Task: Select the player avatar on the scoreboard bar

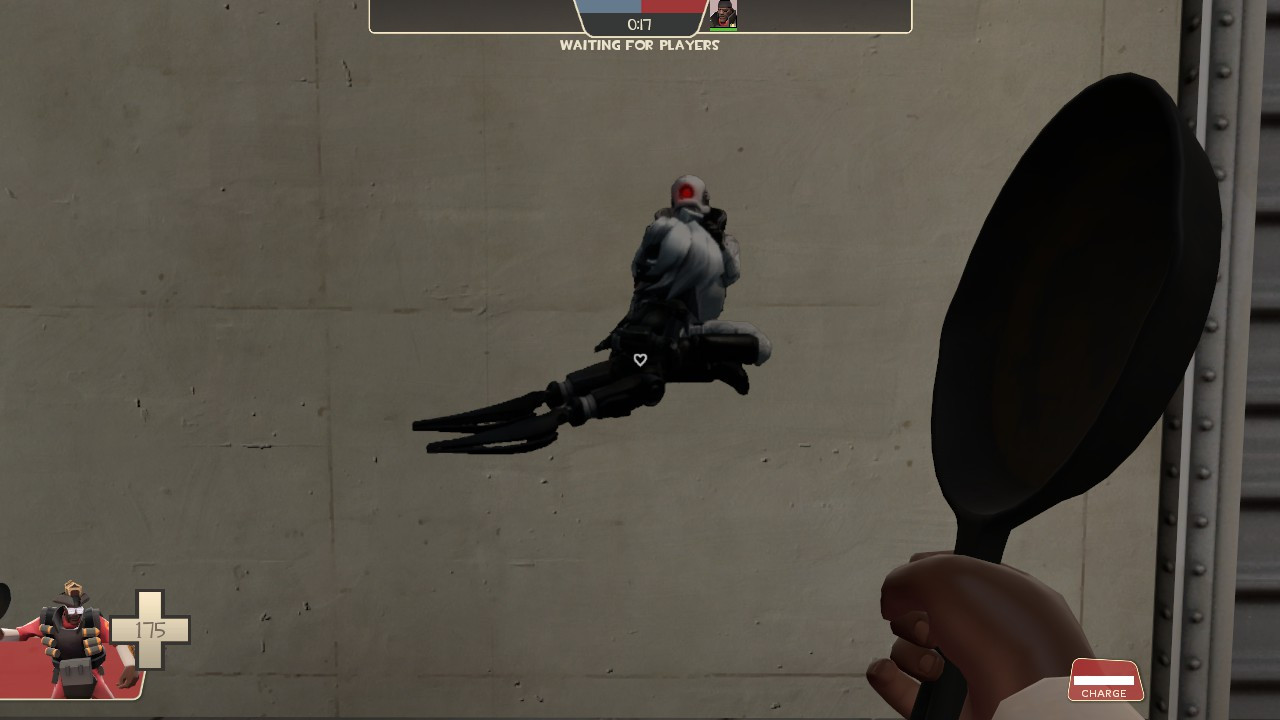Action: click(x=723, y=15)
